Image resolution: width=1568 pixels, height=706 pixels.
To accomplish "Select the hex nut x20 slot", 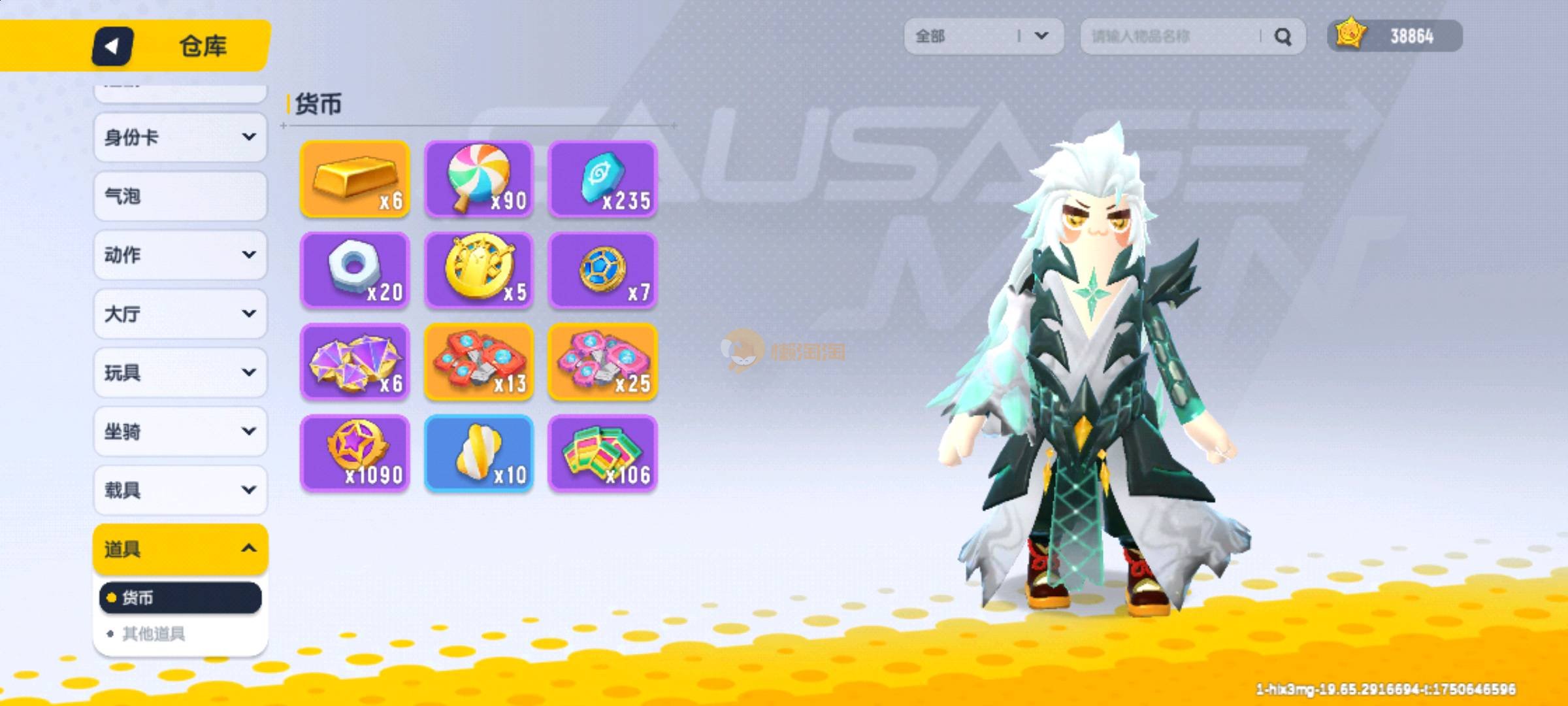I will [x=355, y=270].
